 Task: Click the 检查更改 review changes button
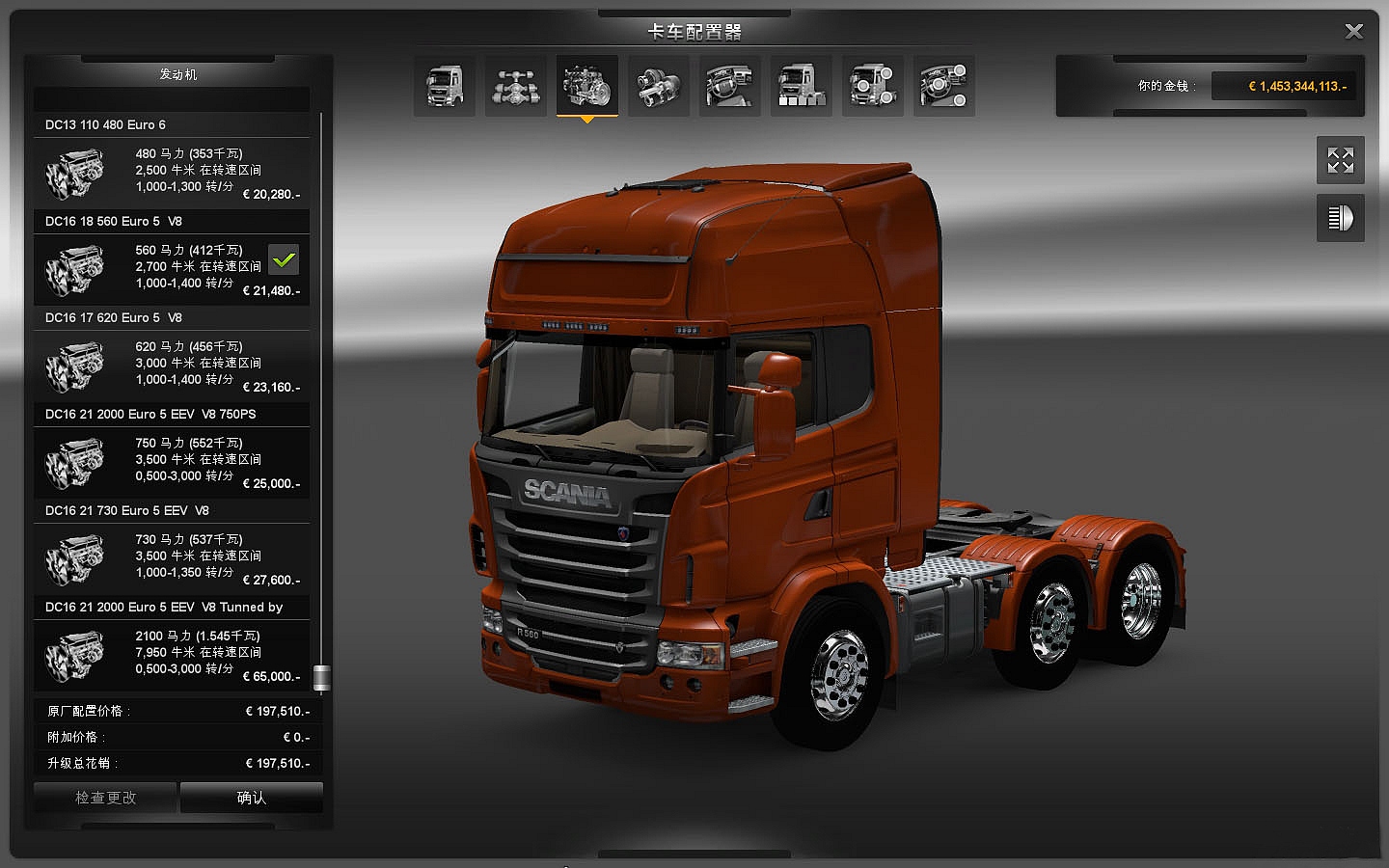click(x=105, y=798)
